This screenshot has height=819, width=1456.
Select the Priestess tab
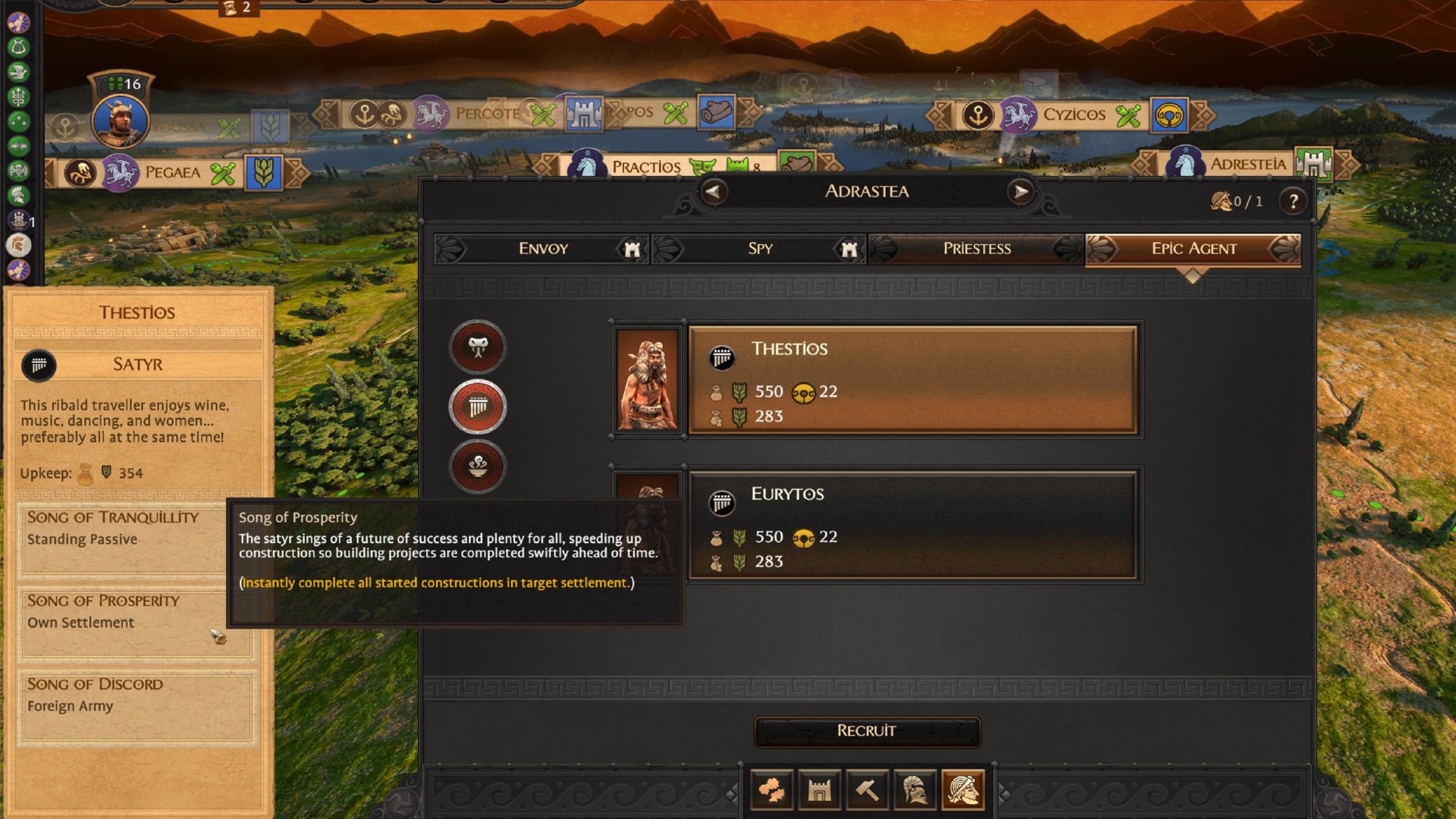tap(977, 249)
